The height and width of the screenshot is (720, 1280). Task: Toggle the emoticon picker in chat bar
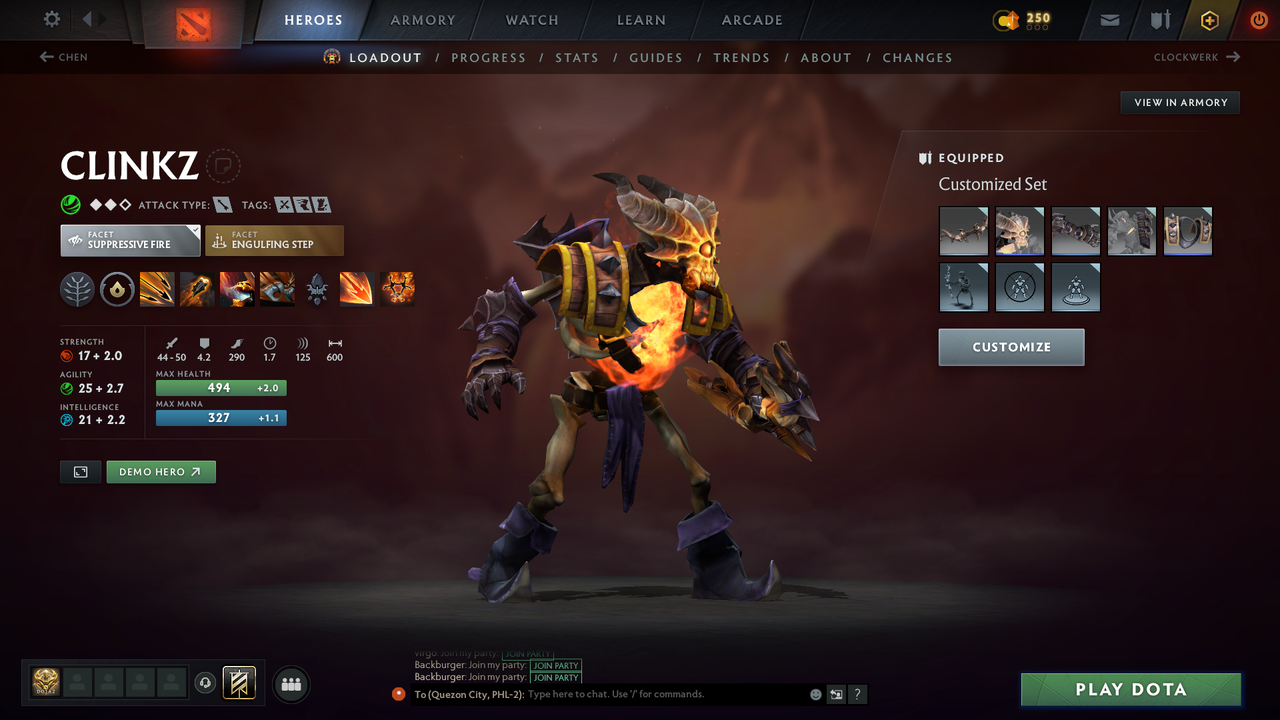click(815, 694)
